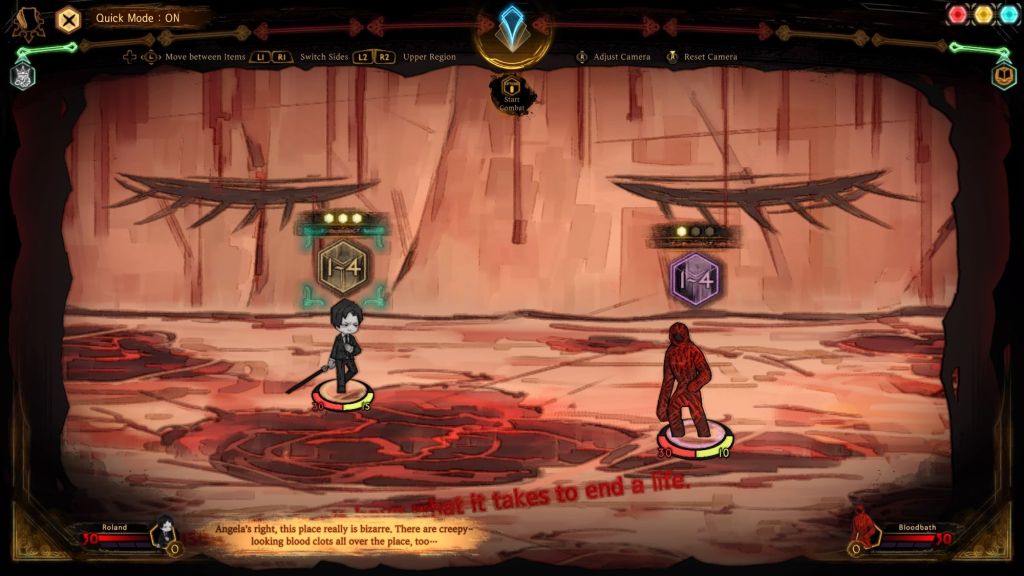Click the cyan hexagon gem icon

point(1007,14)
